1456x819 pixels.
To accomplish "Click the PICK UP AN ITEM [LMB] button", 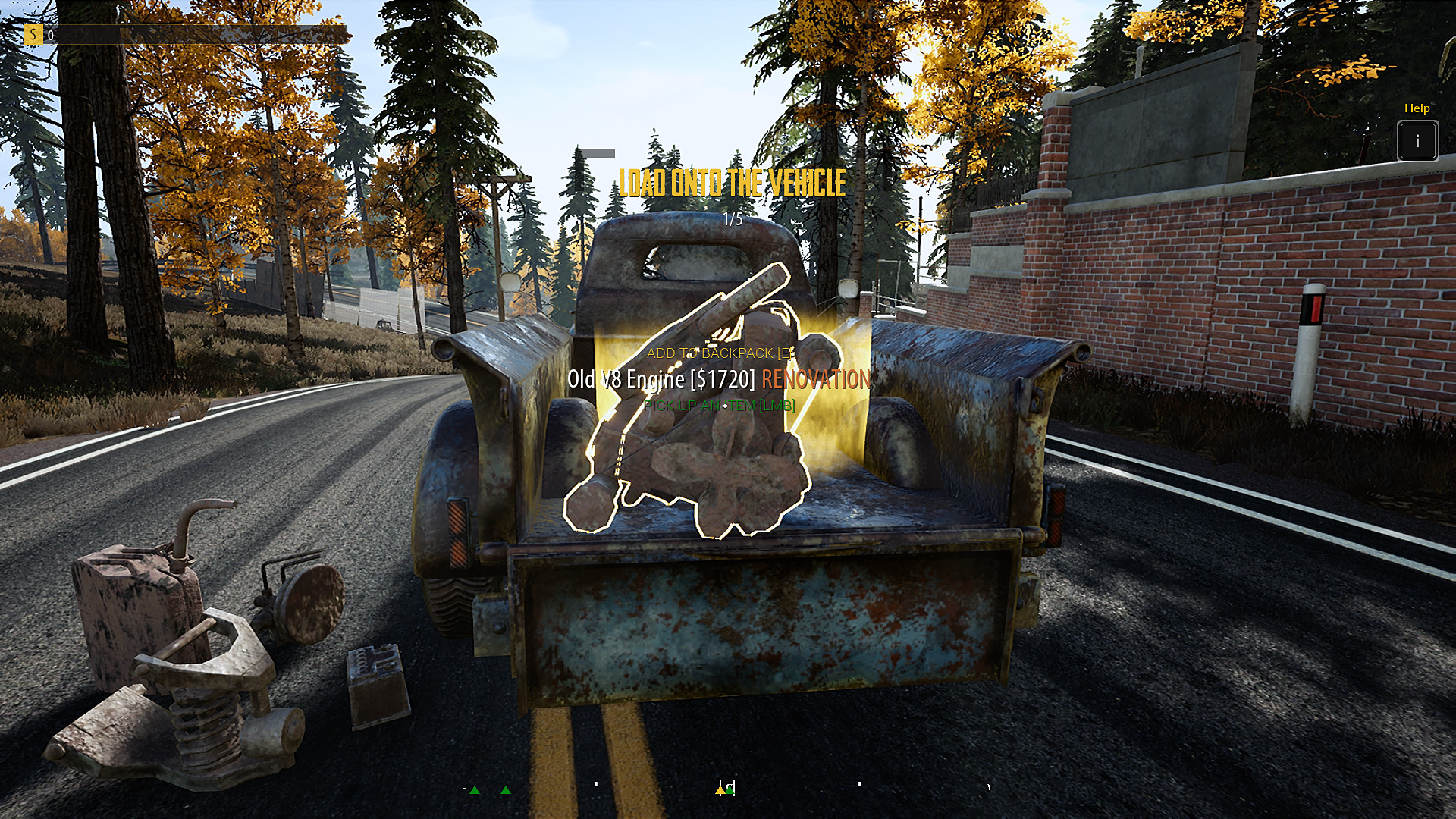I will (x=719, y=406).
